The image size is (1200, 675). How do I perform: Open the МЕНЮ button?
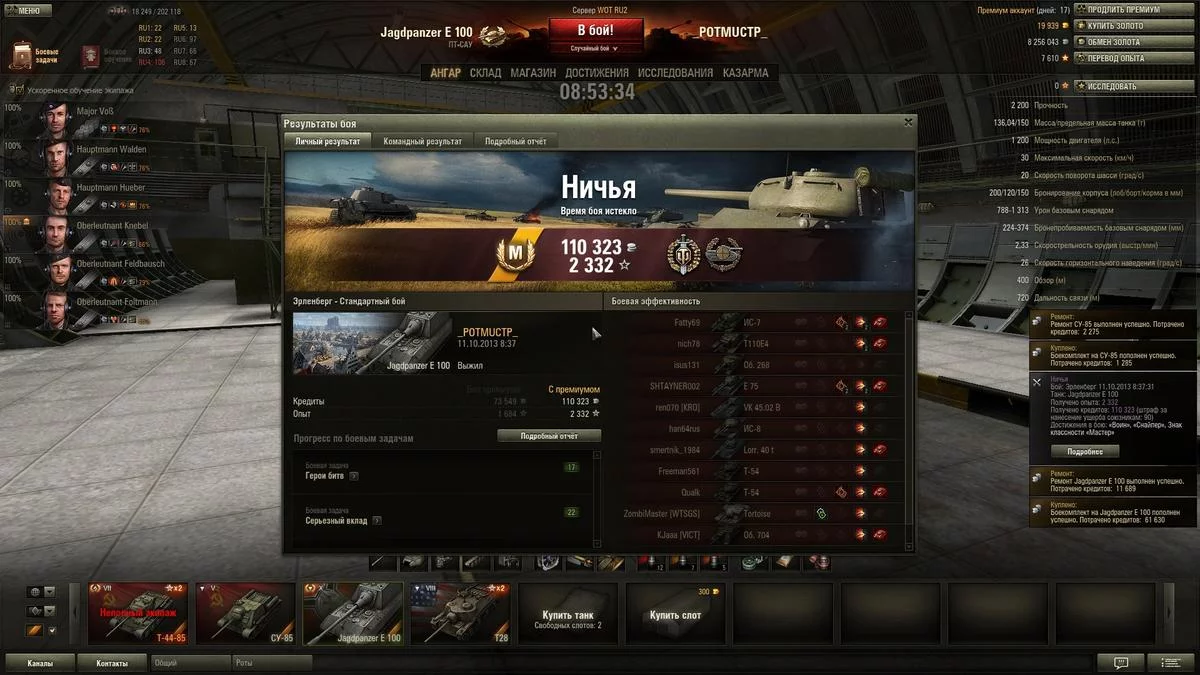[x=27, y=11]
